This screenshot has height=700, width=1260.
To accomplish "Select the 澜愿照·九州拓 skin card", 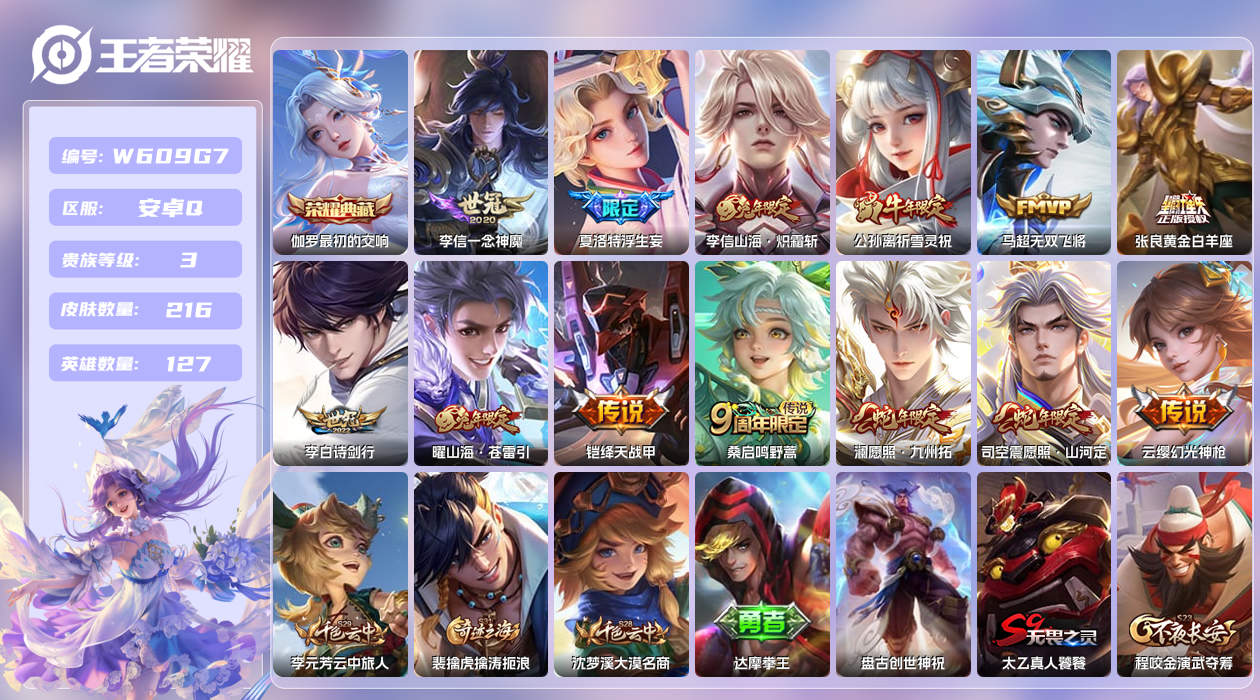I will pyautogui.click(x=903, y=363).
